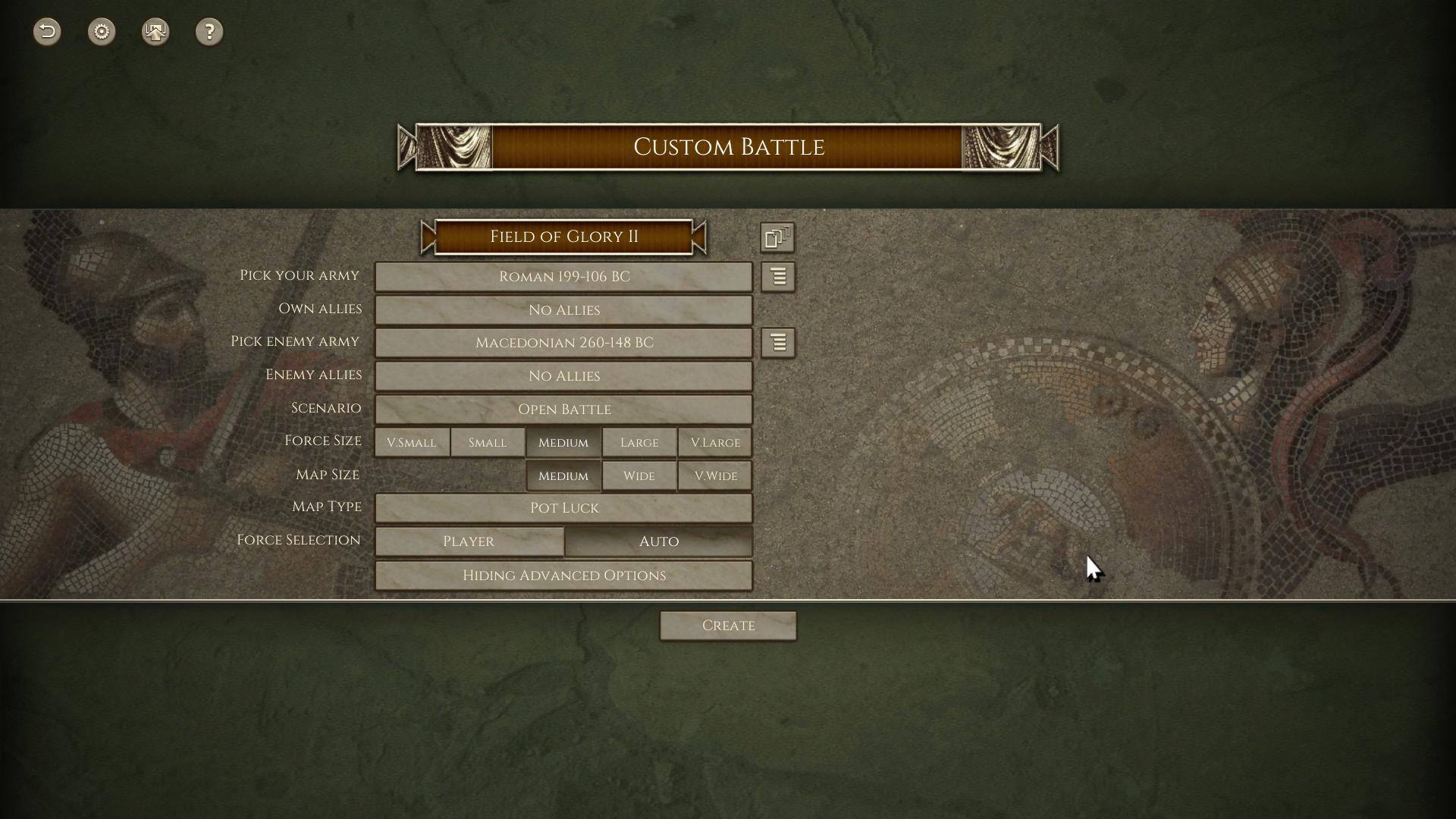Click the back arrow icon
1456x819 pixels.
[47, 32]
